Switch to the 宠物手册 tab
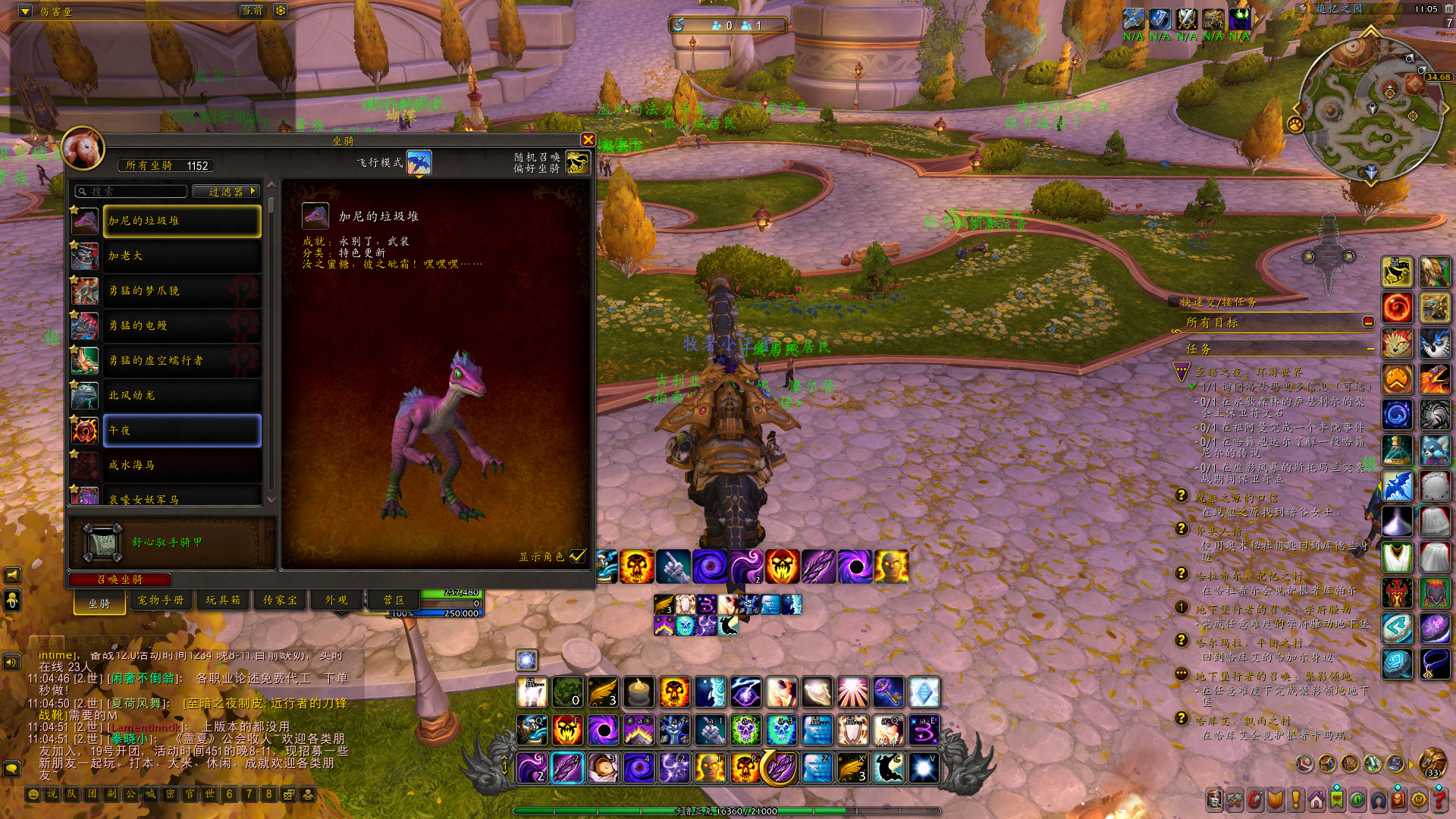Screen dimensions: 1456x819 click(161, 600)
